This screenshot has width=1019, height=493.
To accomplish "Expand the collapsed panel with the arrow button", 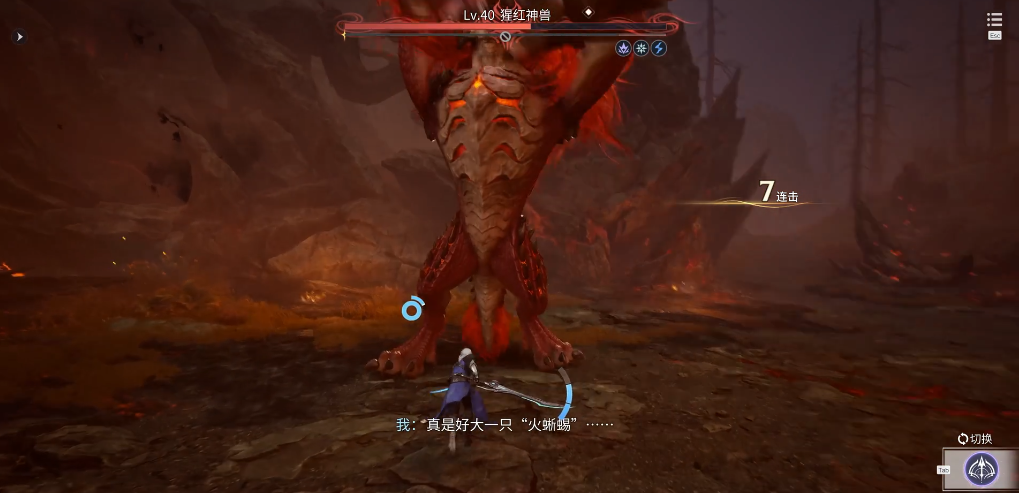I will click(19, 37).
